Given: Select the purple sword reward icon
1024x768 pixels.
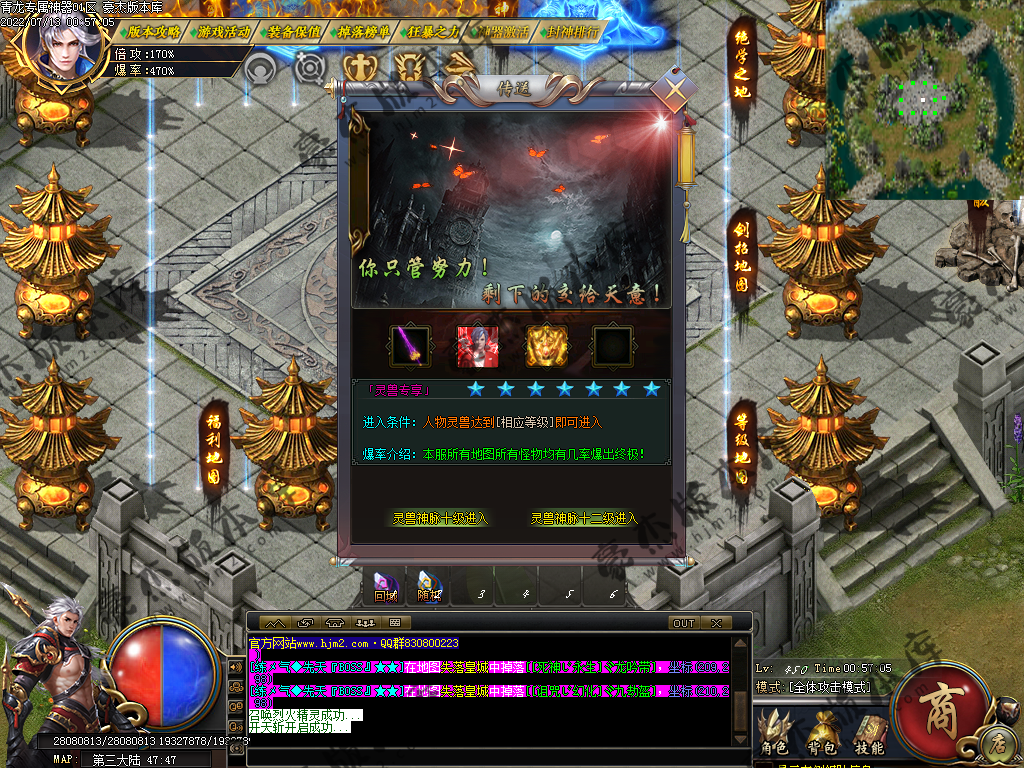Looking at the screenshot, I should (409, 346).
